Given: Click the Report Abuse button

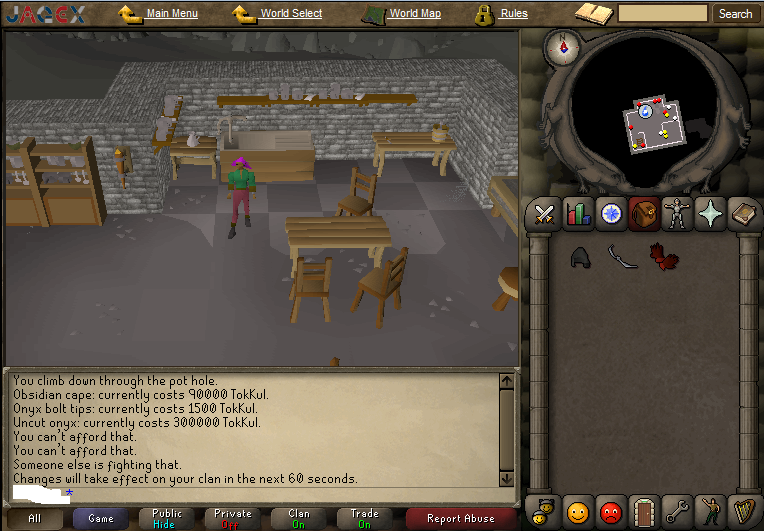Looking at the screenshot, I should [461, 518].
